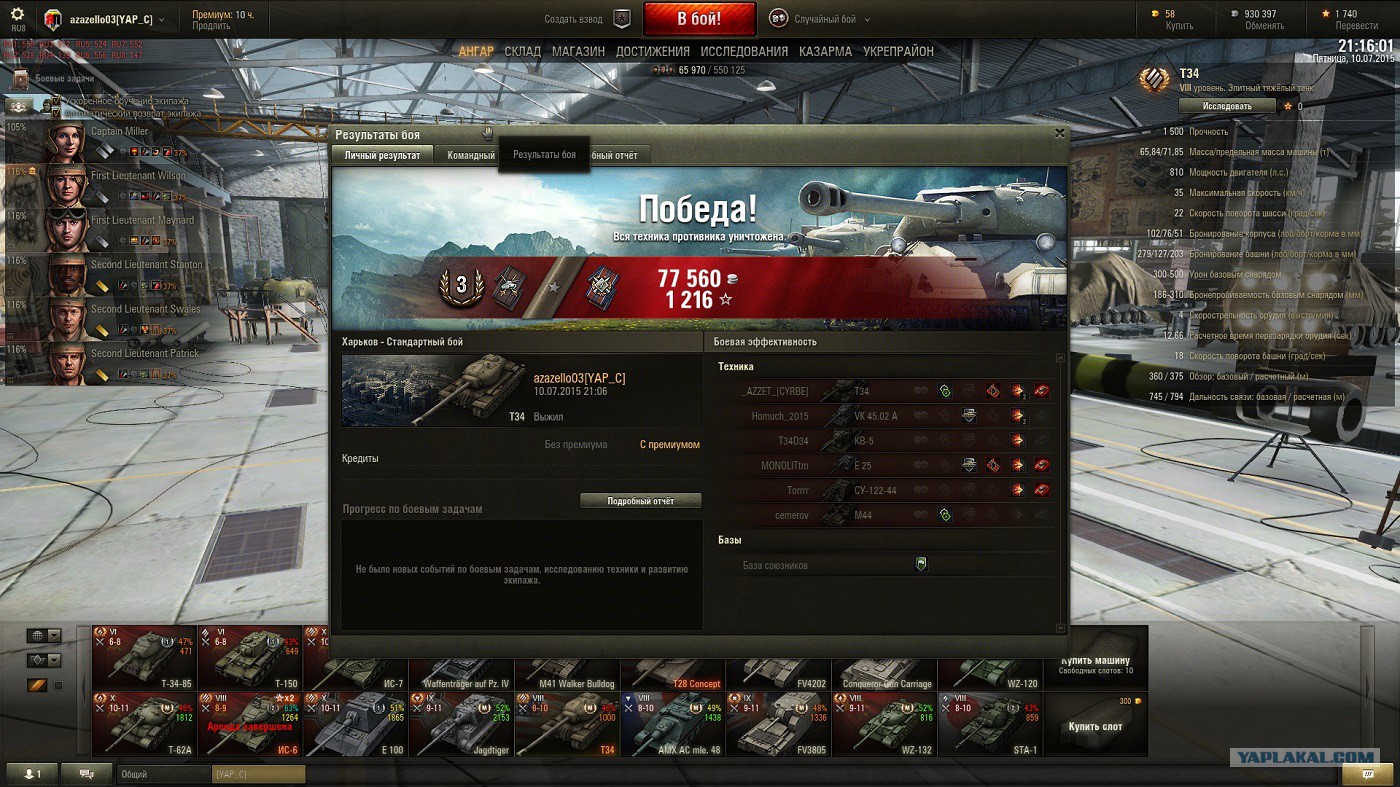The image size is (1400, 787).
Task: Open the ИССЛЕДОВАНИЯ research tree
Action: point(744,52)
